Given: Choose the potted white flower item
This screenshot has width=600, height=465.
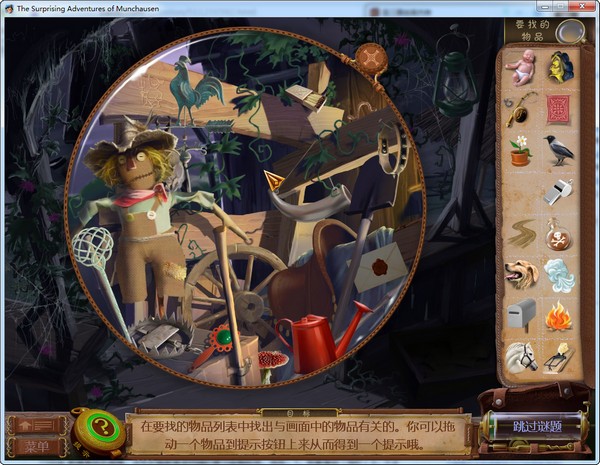Looking at the screenshot, I should click(x=521, y=150).
